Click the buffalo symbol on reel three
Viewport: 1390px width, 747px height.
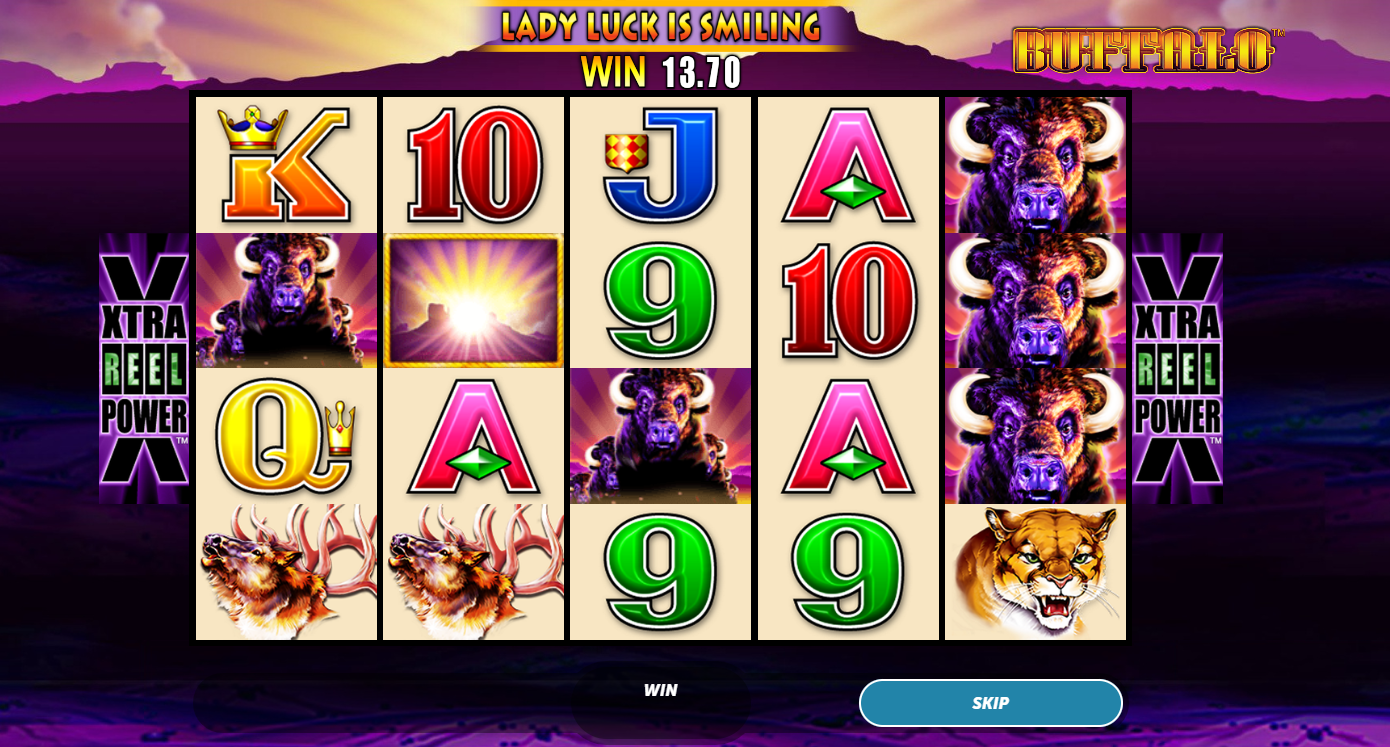pos(660,435)
